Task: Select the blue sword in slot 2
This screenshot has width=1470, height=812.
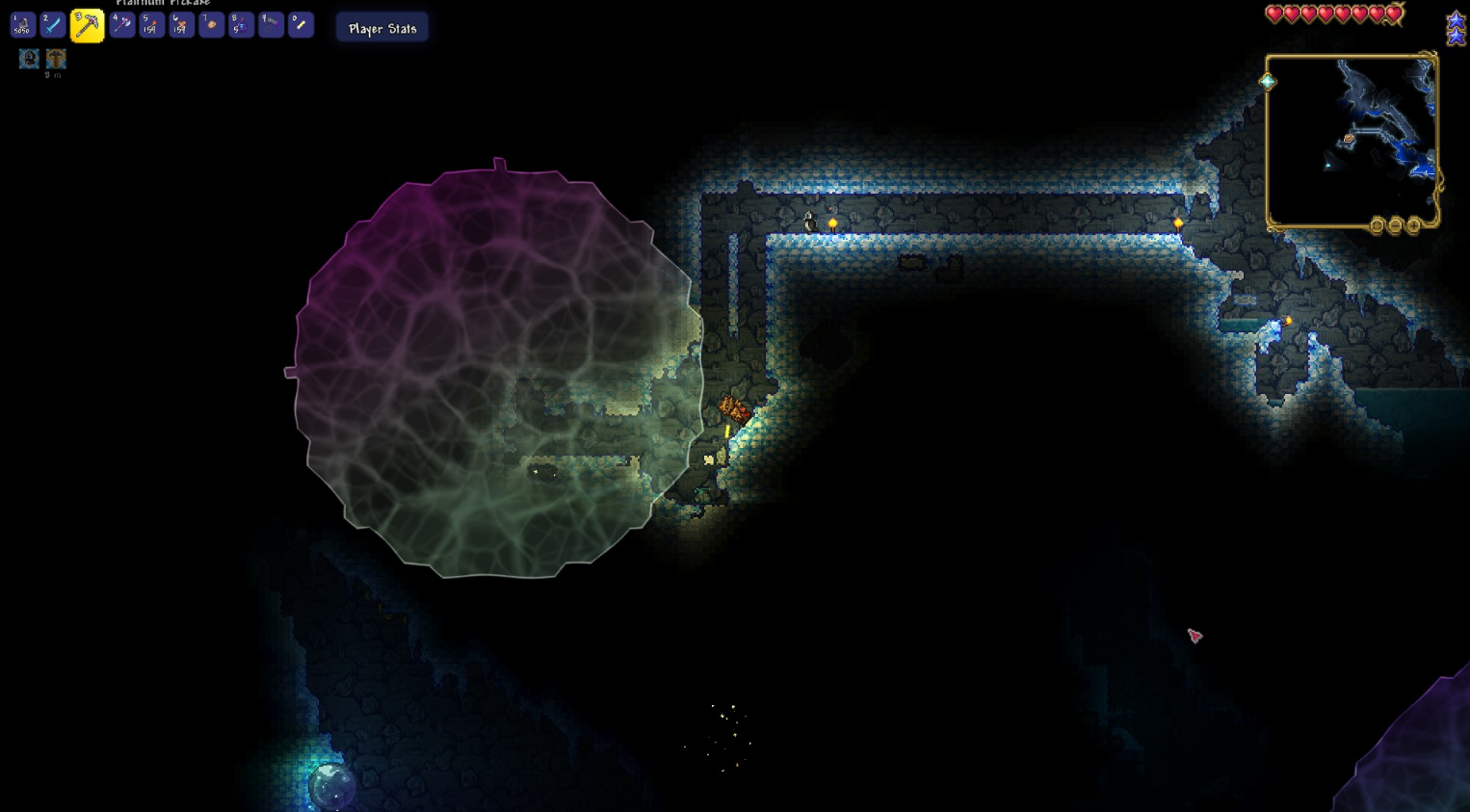Action: tap(53, 26)
